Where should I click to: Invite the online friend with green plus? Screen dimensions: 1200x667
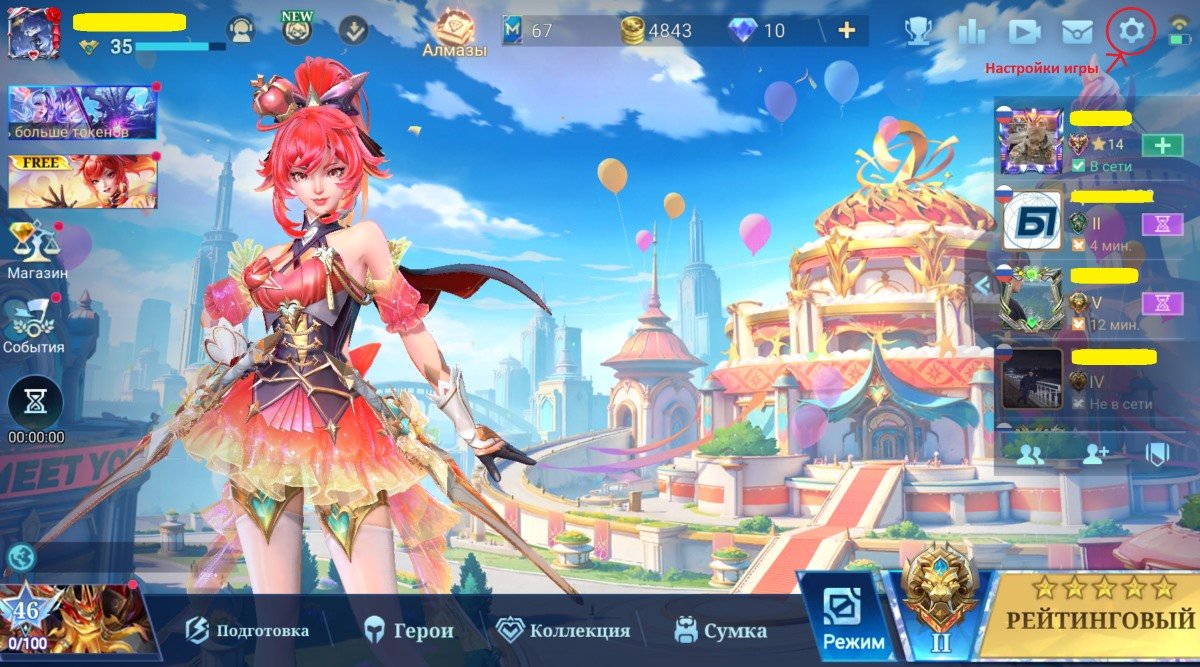coord(1162,145)
